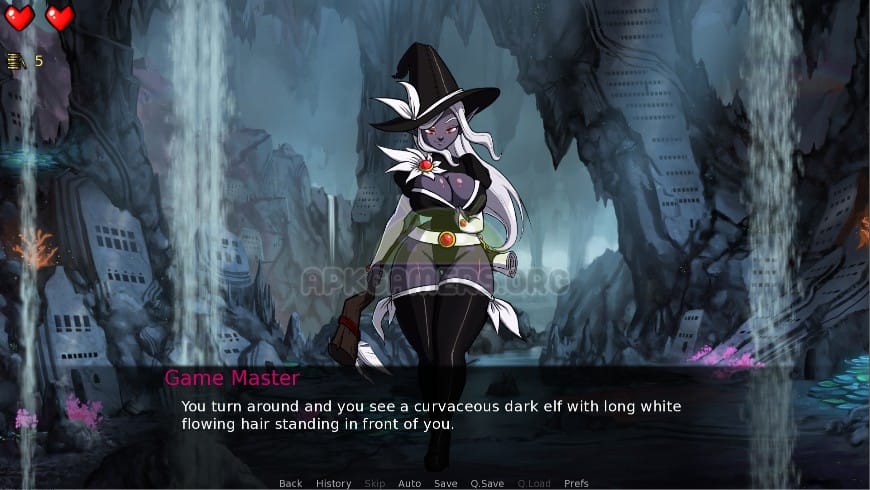The image size is (870, 490).
Task: Click Skip to fast-forward dialogue
Action: click(374, 483)
